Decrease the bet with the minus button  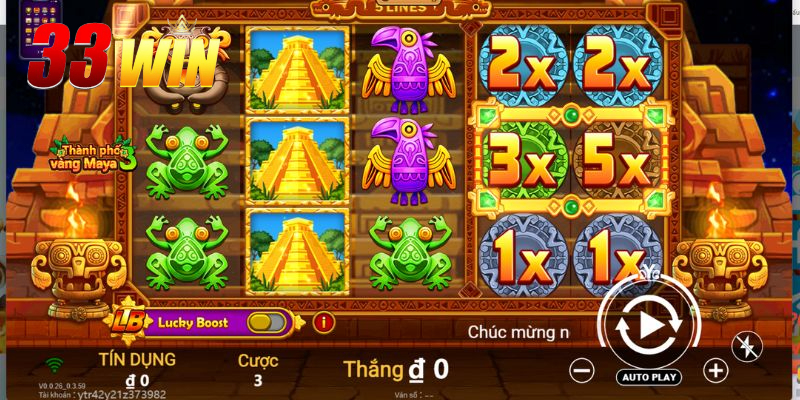coord(582,370)
